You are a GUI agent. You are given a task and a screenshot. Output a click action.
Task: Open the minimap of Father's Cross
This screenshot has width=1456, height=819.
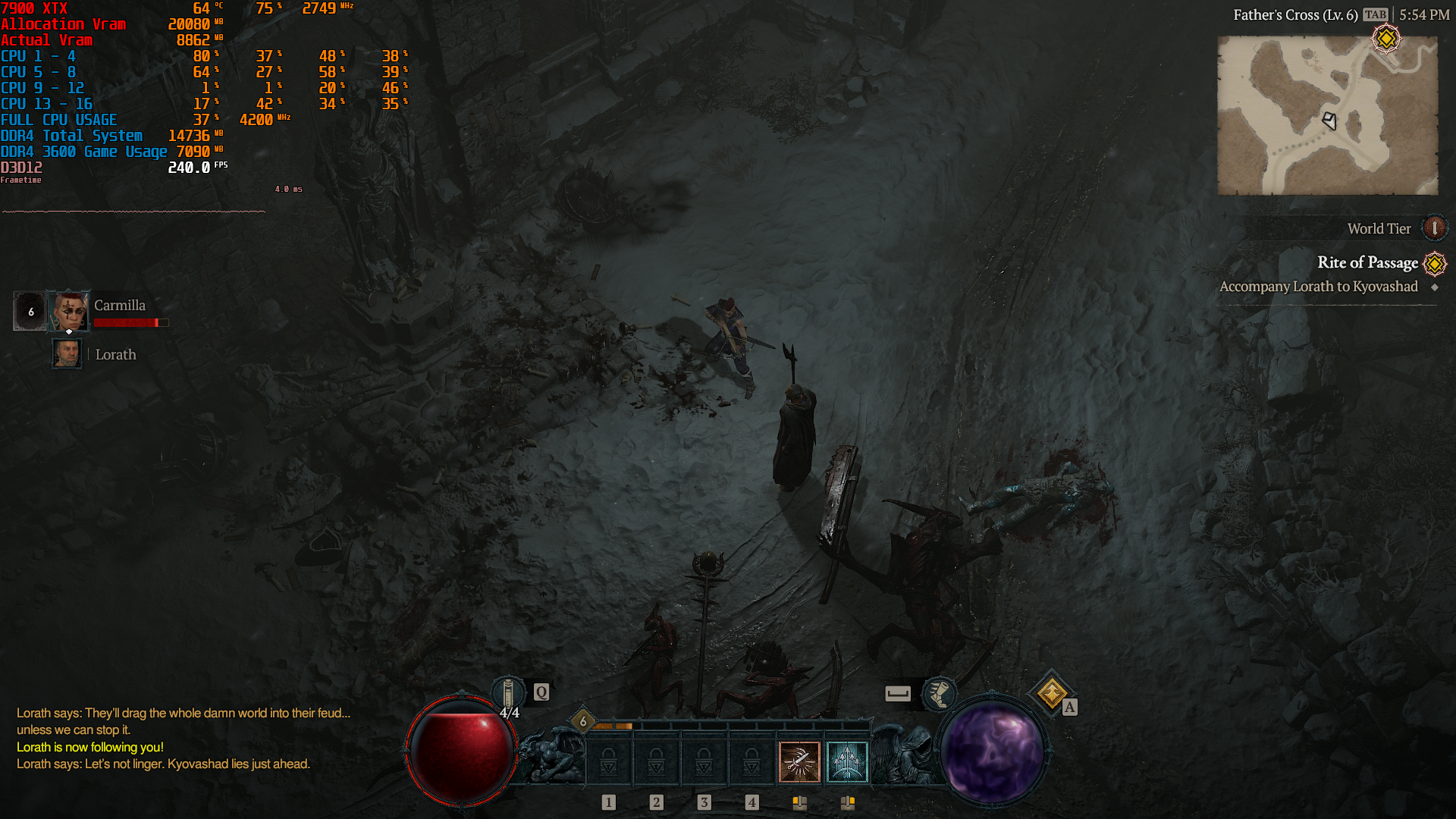(1327, 115)
